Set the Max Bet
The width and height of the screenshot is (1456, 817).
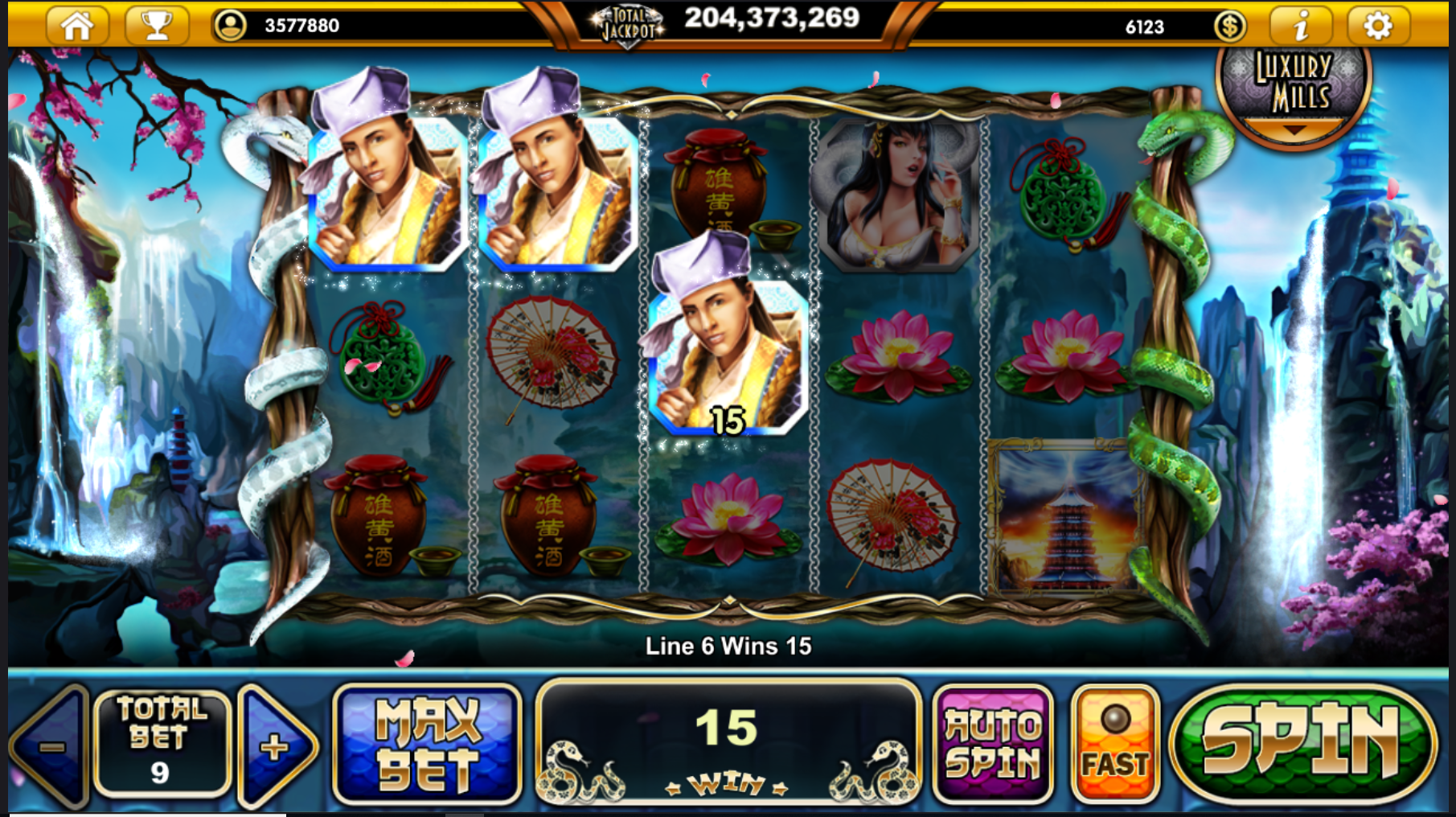tap(427, 744)
